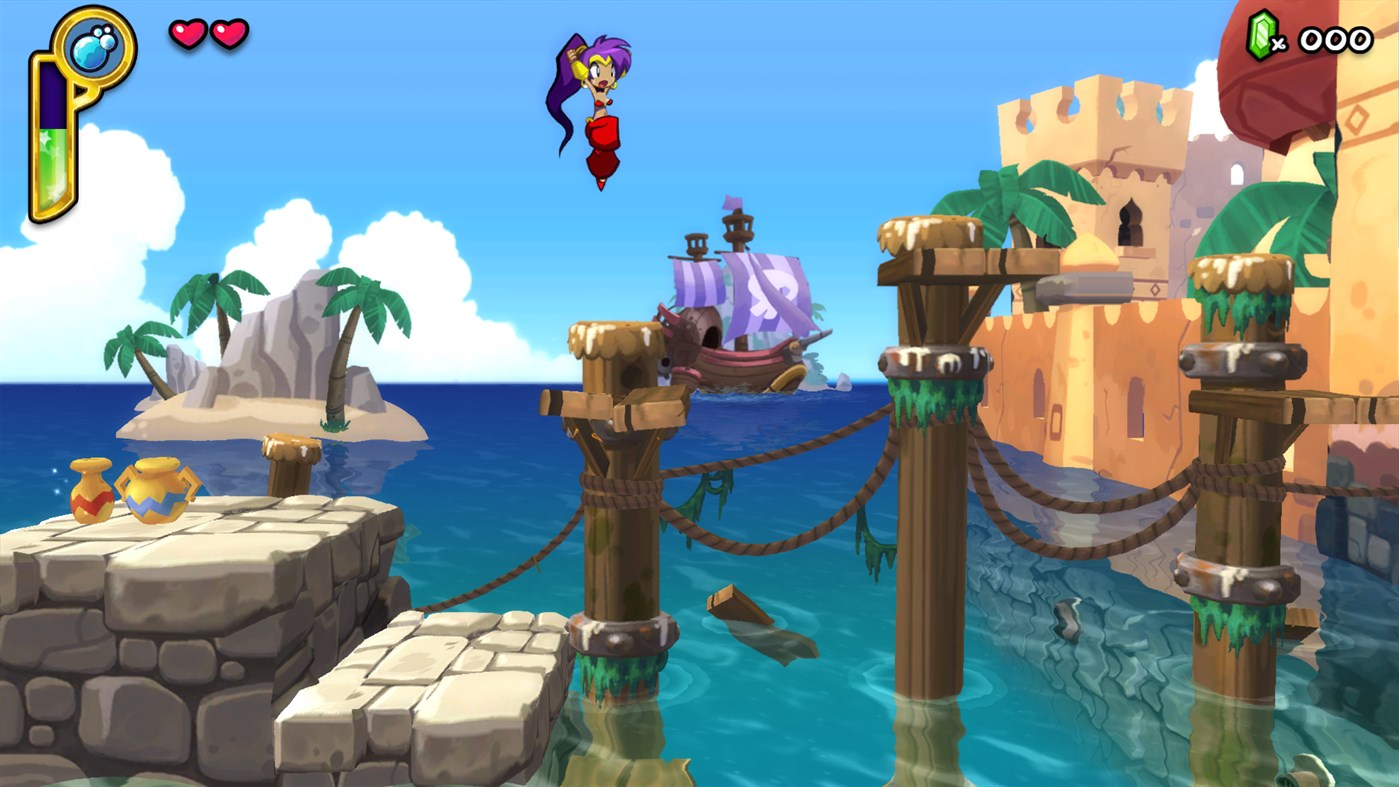Expand the gem counter showing 000
1399x787 pixels.
click(1334, 40)
